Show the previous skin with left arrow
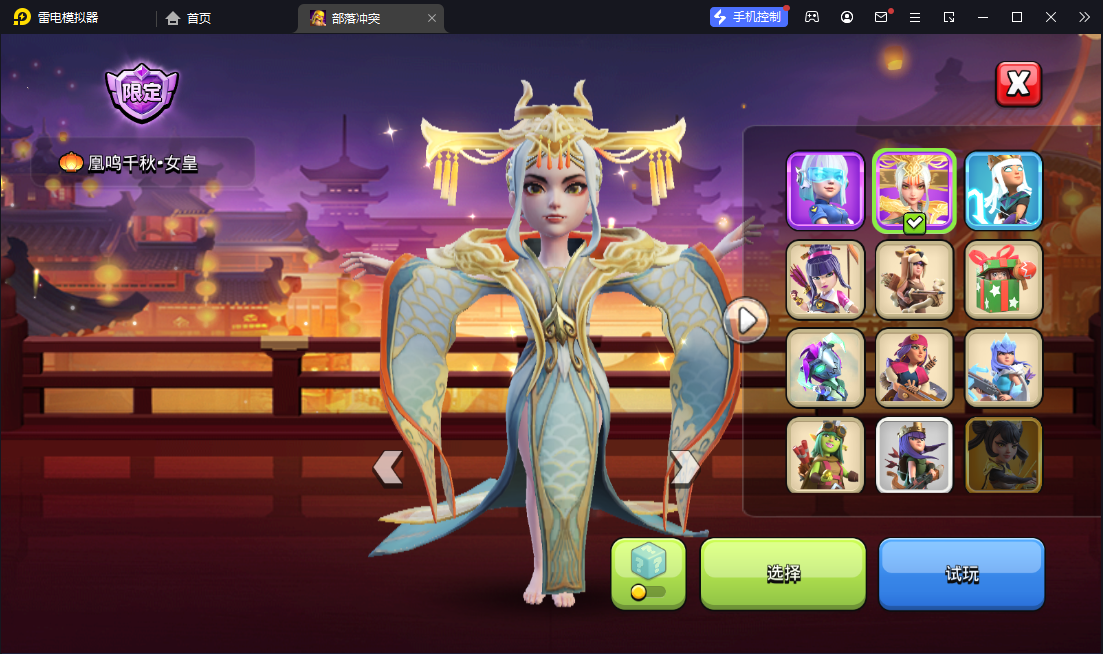Screen dimensions: 1103x654 point(388,467)
